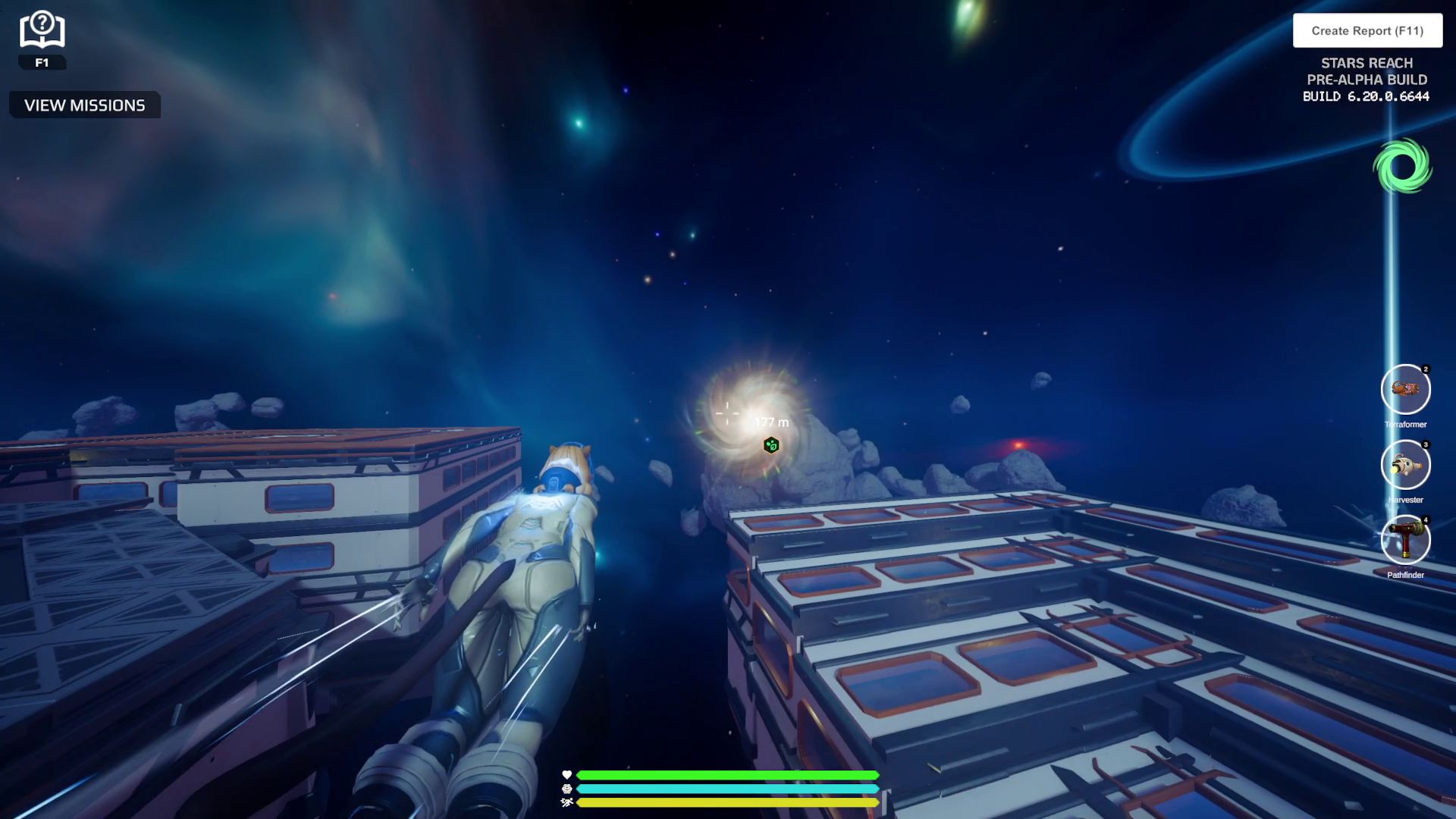Click the View Missions button
This screenshot has width=1456, height=819.
[85, 105]
